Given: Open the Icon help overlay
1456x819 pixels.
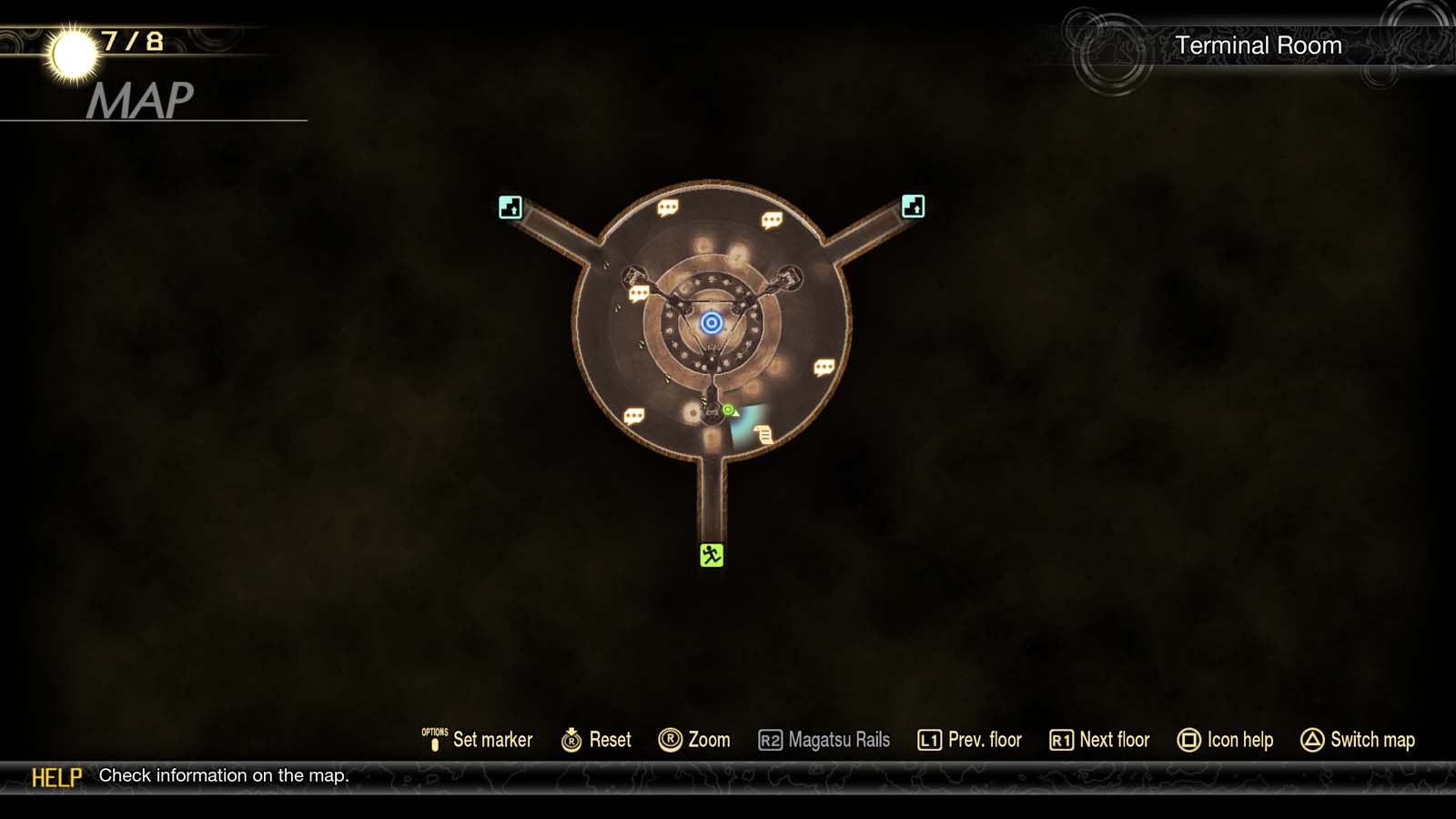Looking at the screenshot, I should click(x=1226, y=740).
